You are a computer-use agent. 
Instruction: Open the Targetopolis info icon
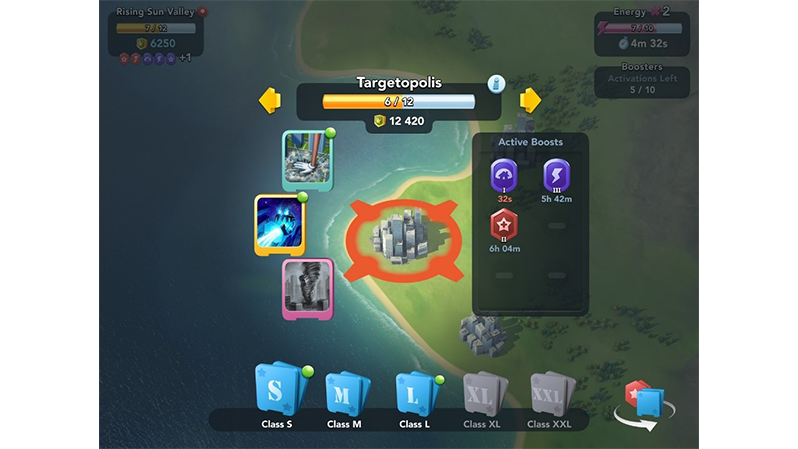pos(496,84)
